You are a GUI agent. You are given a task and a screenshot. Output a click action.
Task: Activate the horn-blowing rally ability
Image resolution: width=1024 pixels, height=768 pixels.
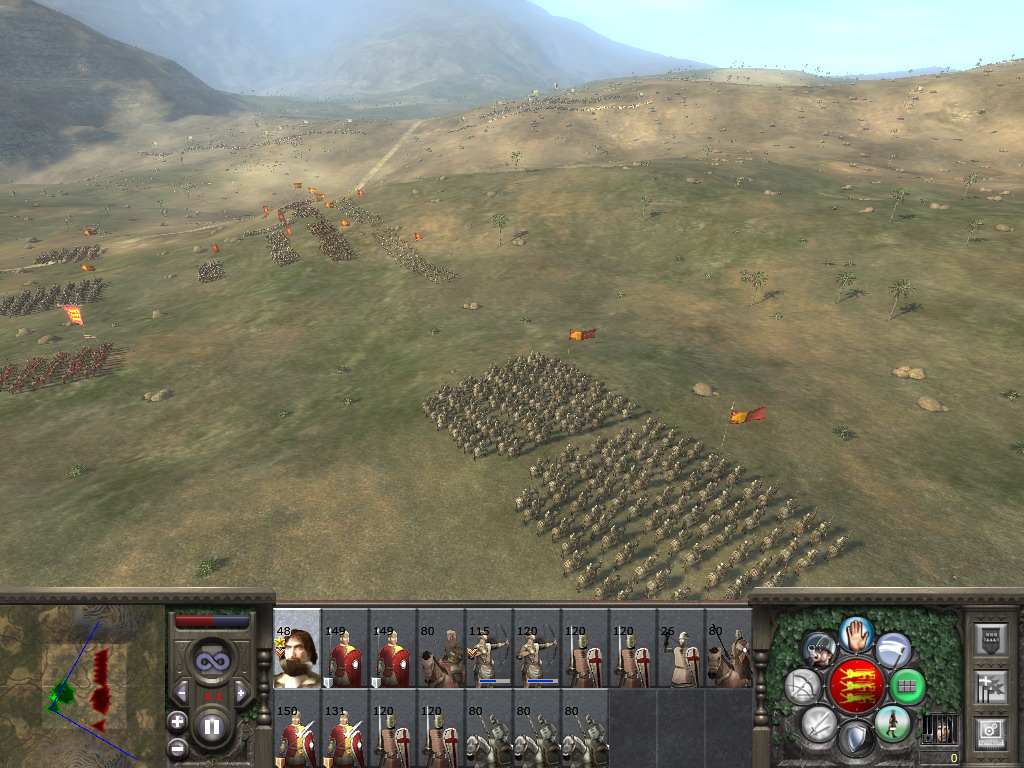(x=819, y=650)
